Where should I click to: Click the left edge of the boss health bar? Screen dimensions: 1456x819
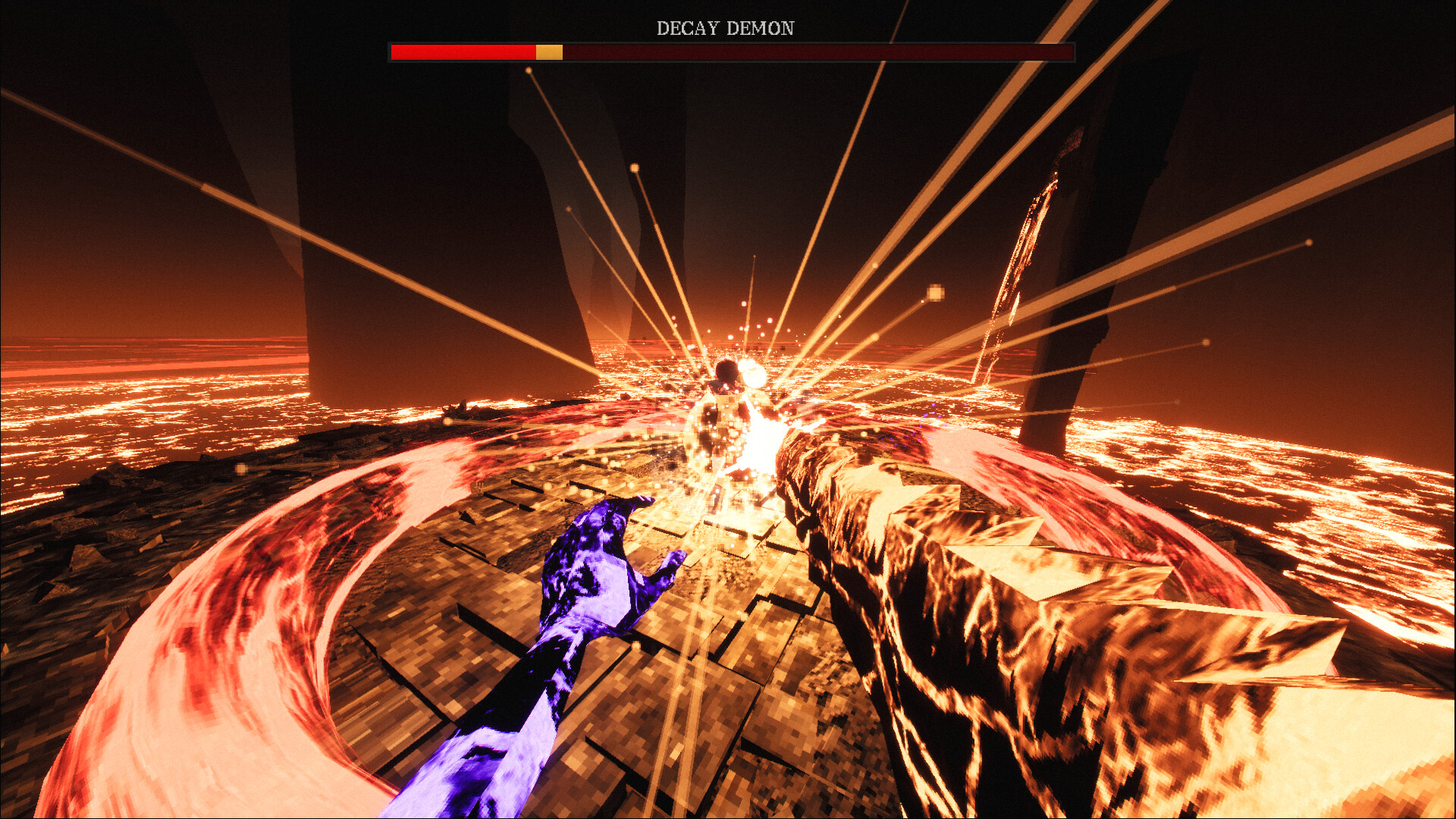point(393,52)
